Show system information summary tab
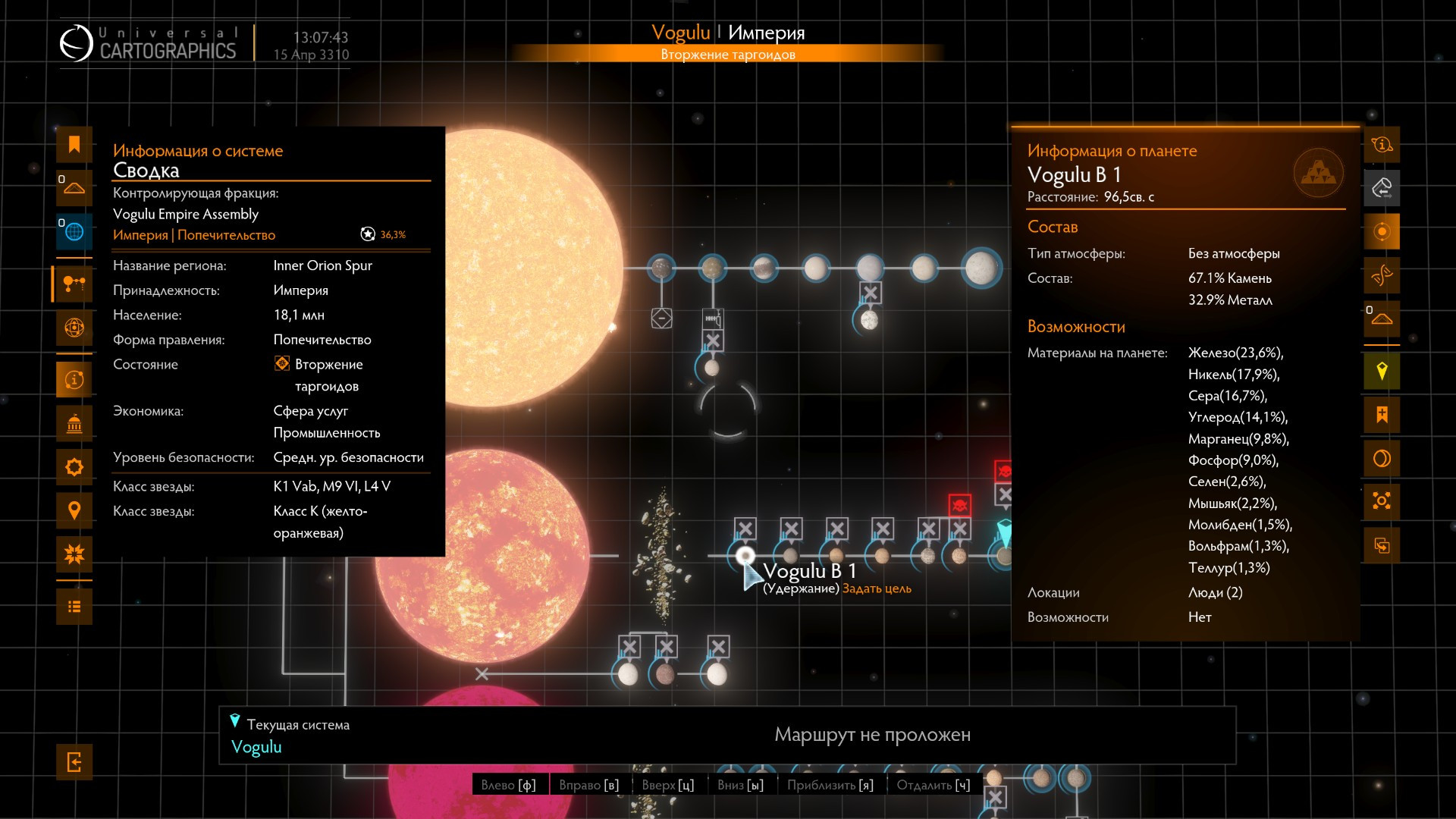Screen dimensions: 1456x819 [74, 379]
